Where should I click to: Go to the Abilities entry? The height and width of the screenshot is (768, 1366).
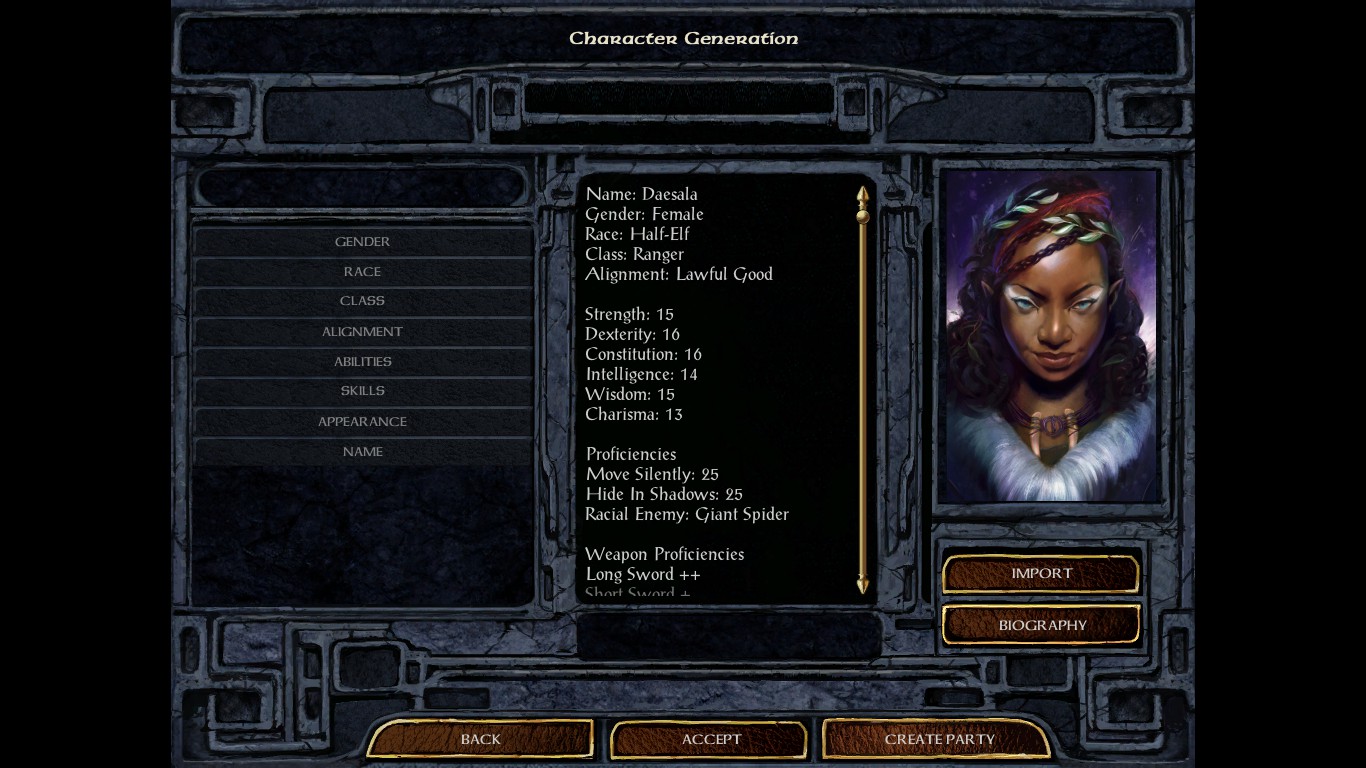(x=362, y=362)
